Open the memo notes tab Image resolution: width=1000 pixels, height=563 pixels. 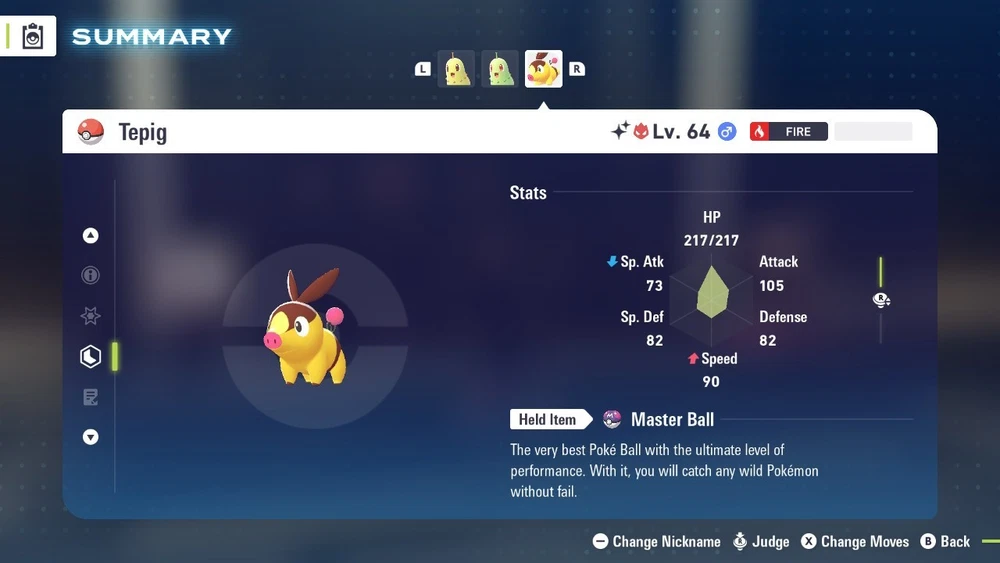coord(91,397)
